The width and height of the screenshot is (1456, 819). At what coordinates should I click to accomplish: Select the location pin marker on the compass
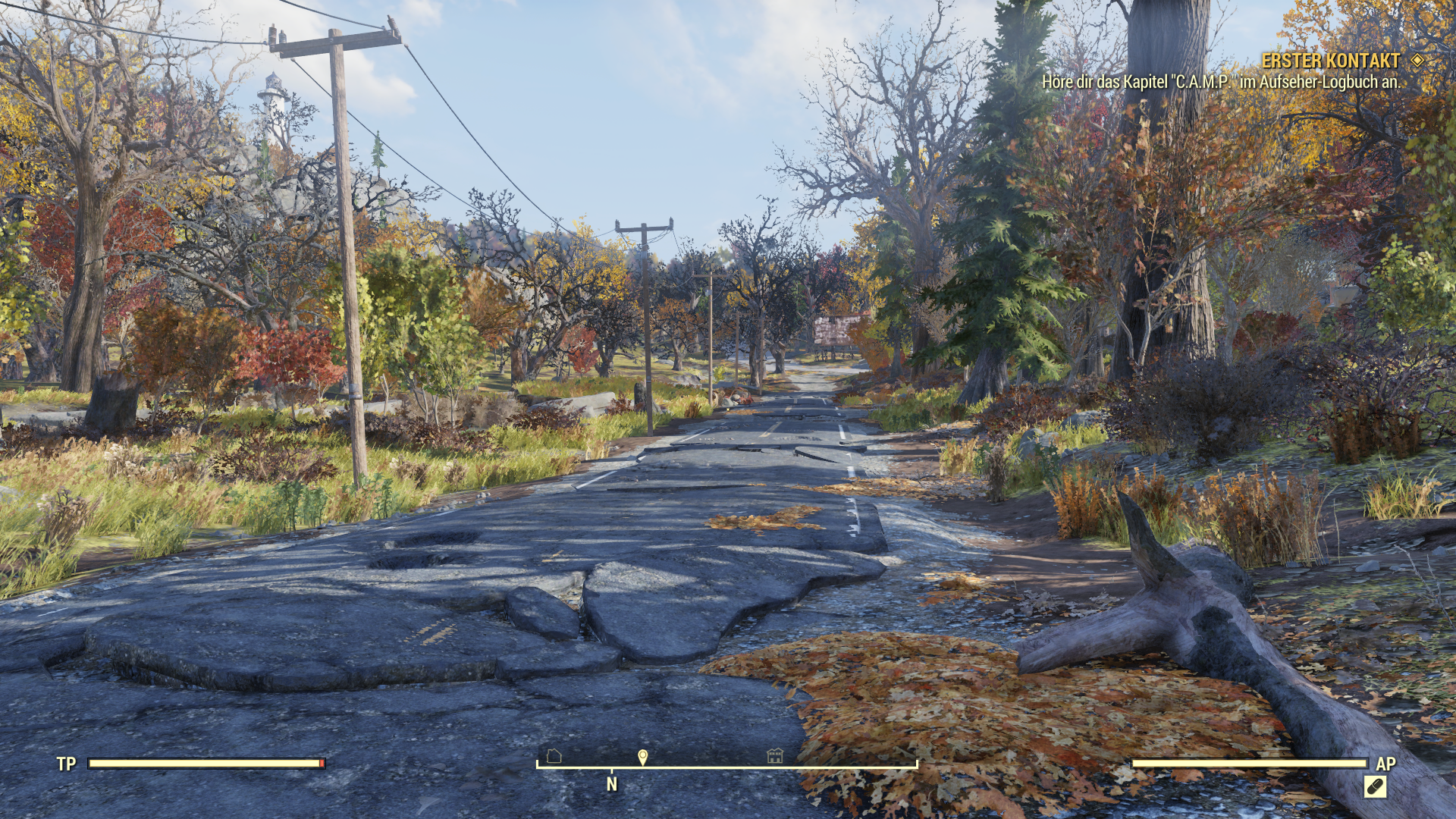point(642,757)
